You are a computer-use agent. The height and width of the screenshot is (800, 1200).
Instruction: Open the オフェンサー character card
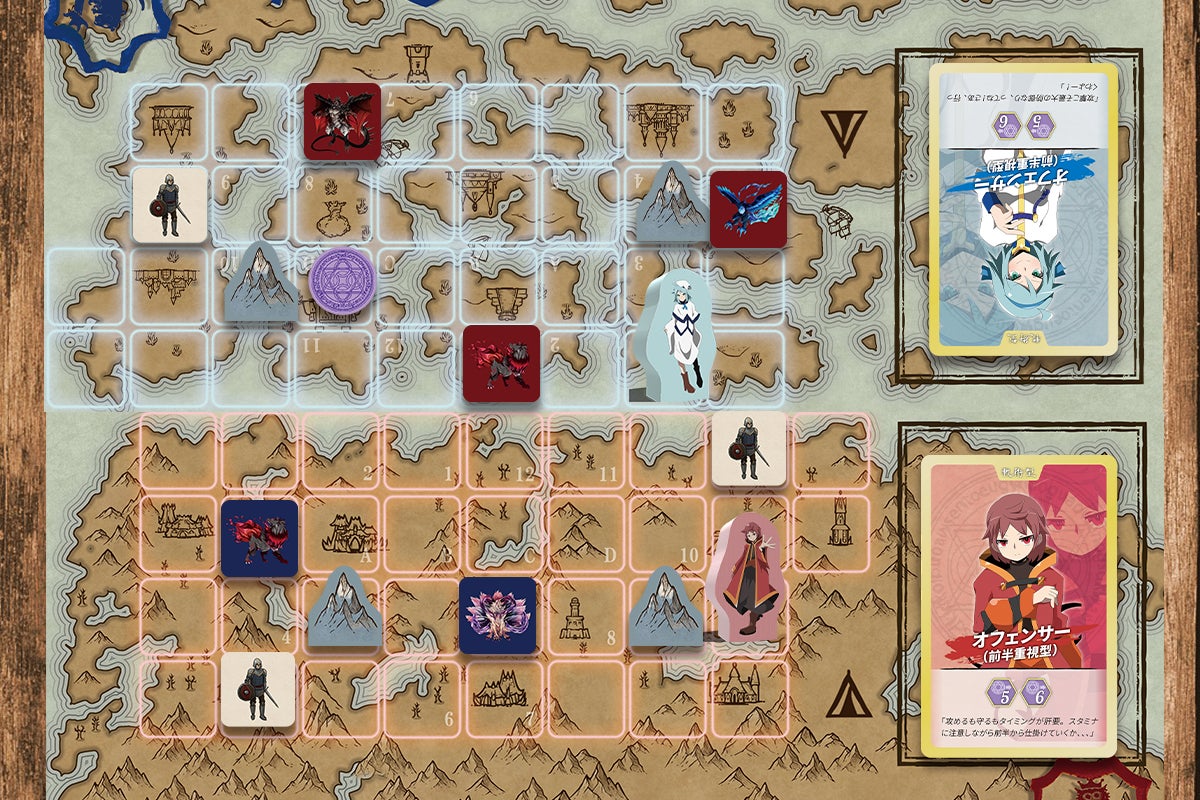click(x=1019, y=607)
